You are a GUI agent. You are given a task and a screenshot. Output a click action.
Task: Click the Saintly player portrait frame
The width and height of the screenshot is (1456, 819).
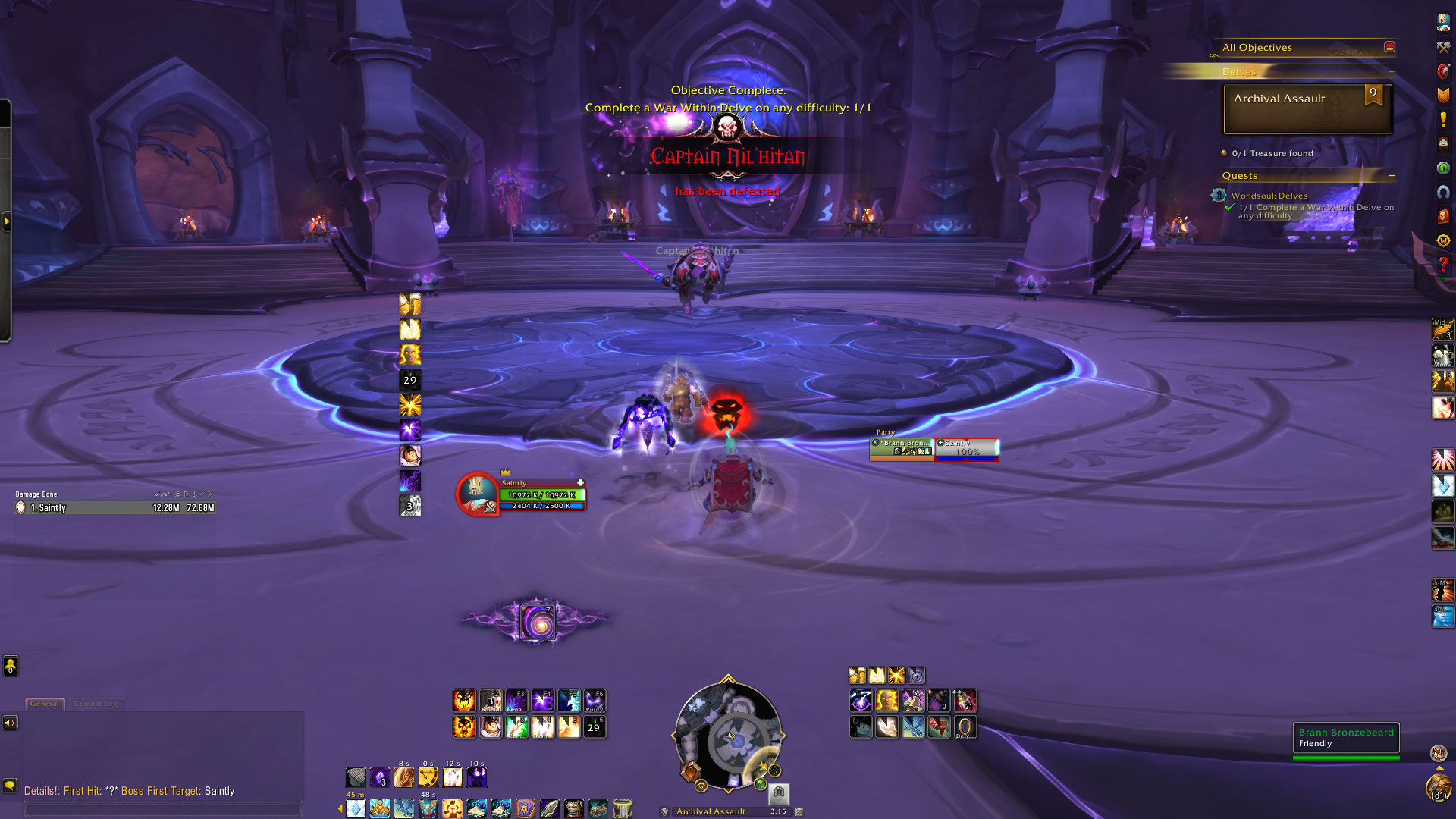click(x=477, y=493)
